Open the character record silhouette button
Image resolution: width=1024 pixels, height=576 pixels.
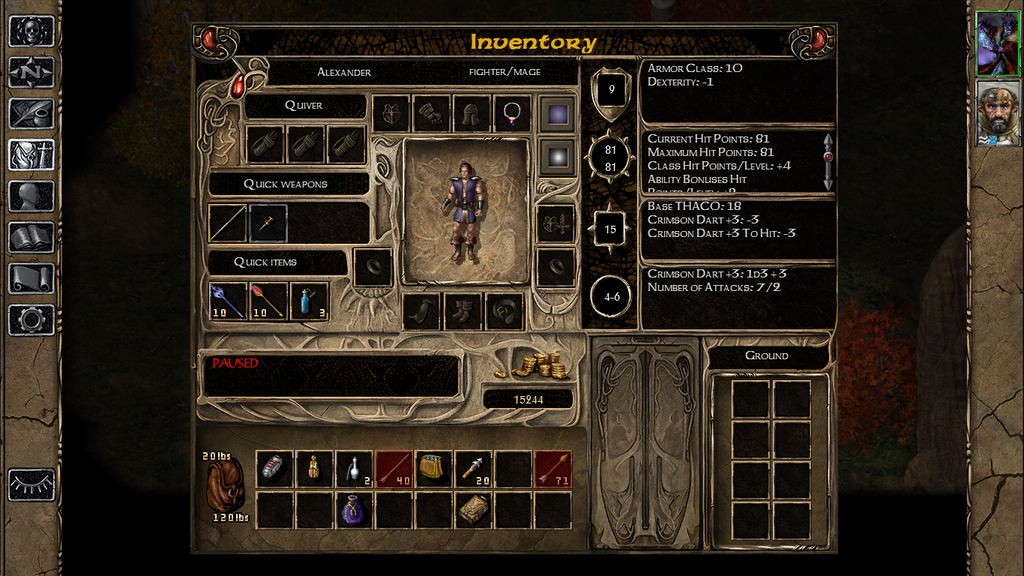pos(31,196)
